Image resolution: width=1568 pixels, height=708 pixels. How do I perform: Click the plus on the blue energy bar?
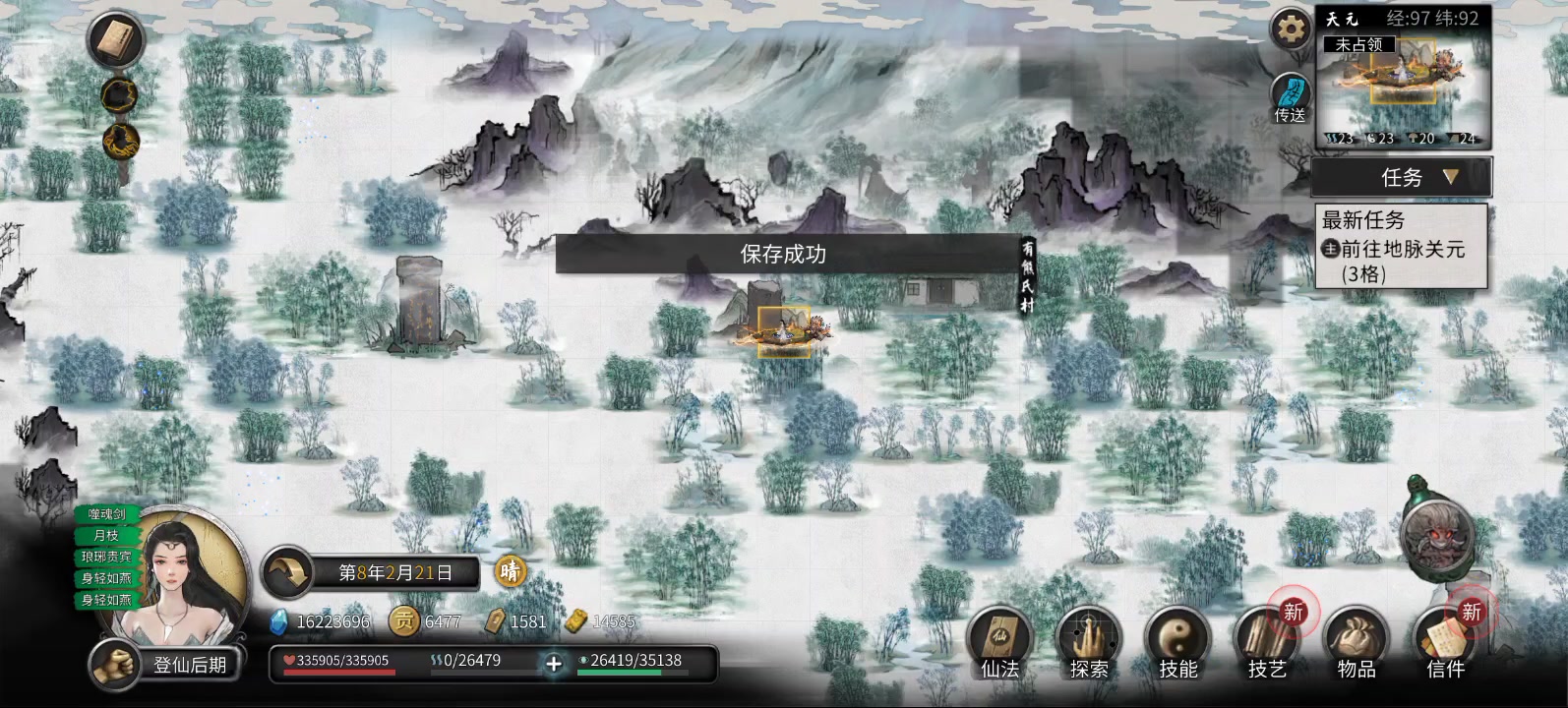tap(554, 665)
